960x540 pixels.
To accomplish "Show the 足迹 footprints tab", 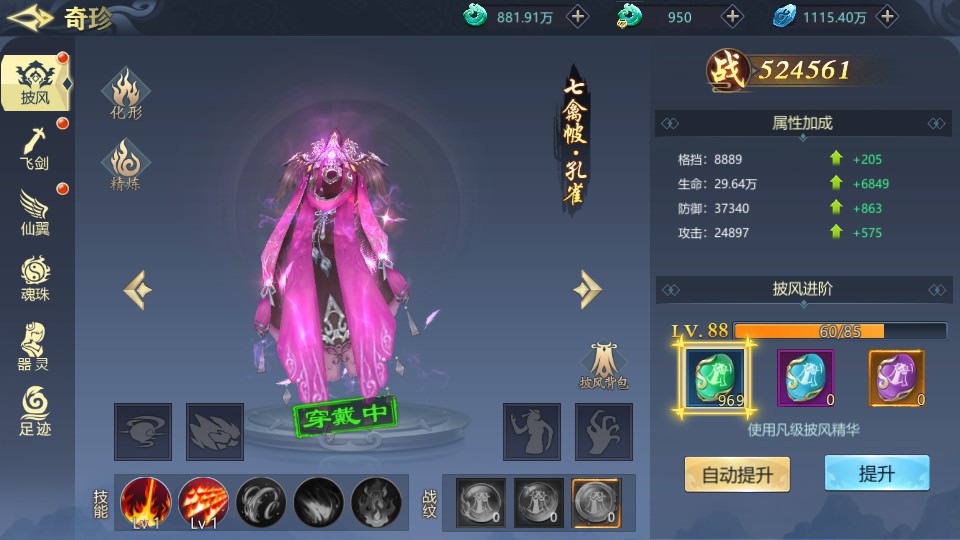I will (x=34, y=412).
